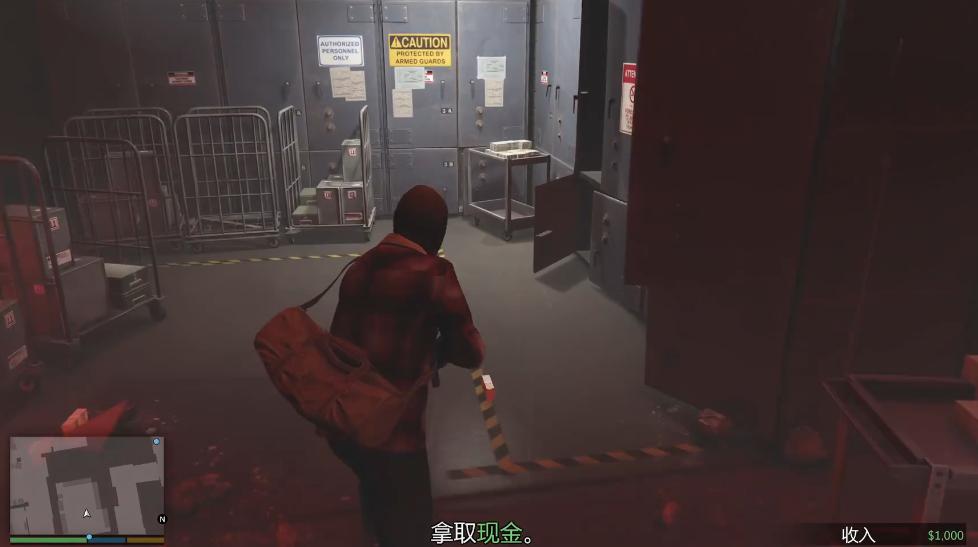
Task: Click the blue blip on the minimap
Action: pyautogui.click(x=156, y=441)
